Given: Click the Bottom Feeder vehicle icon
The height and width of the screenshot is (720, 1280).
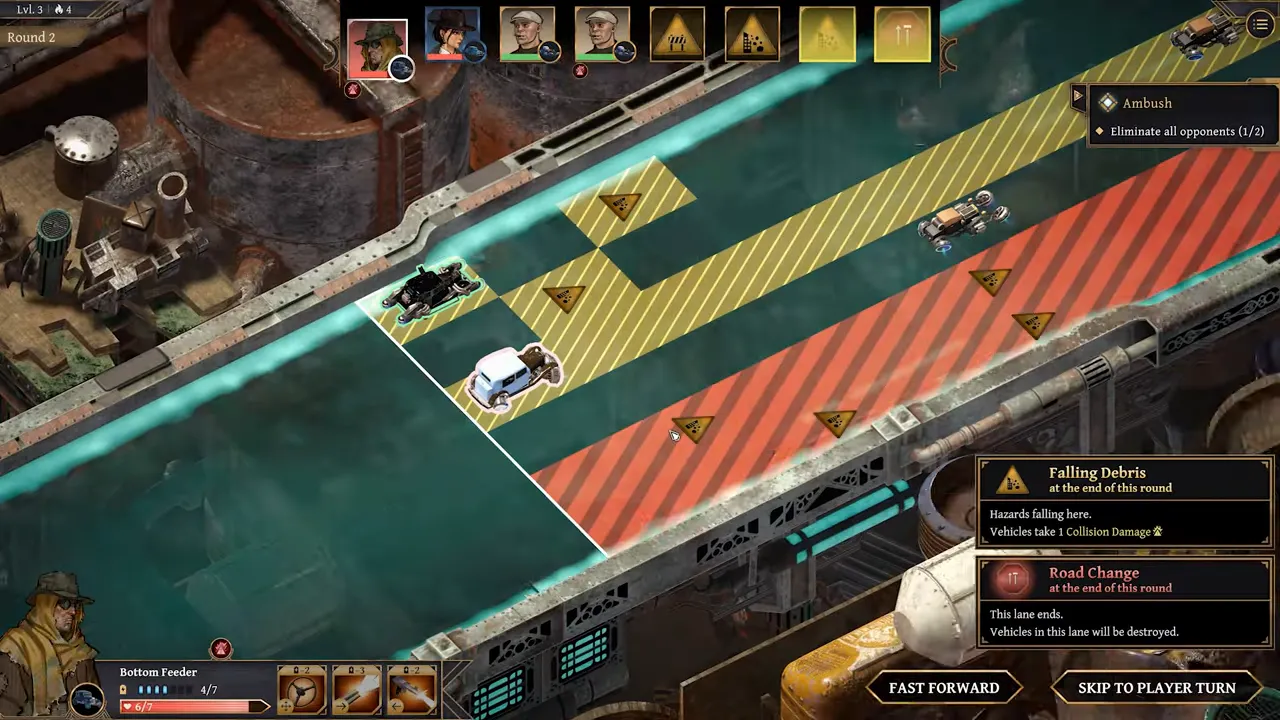Looking at the screenshot, I should tap(88, 700).
